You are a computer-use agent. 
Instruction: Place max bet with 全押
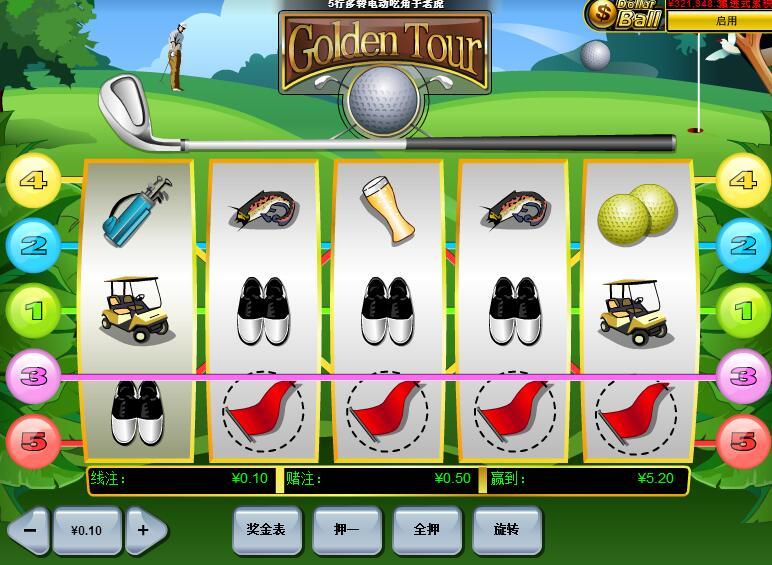point(427,530)
